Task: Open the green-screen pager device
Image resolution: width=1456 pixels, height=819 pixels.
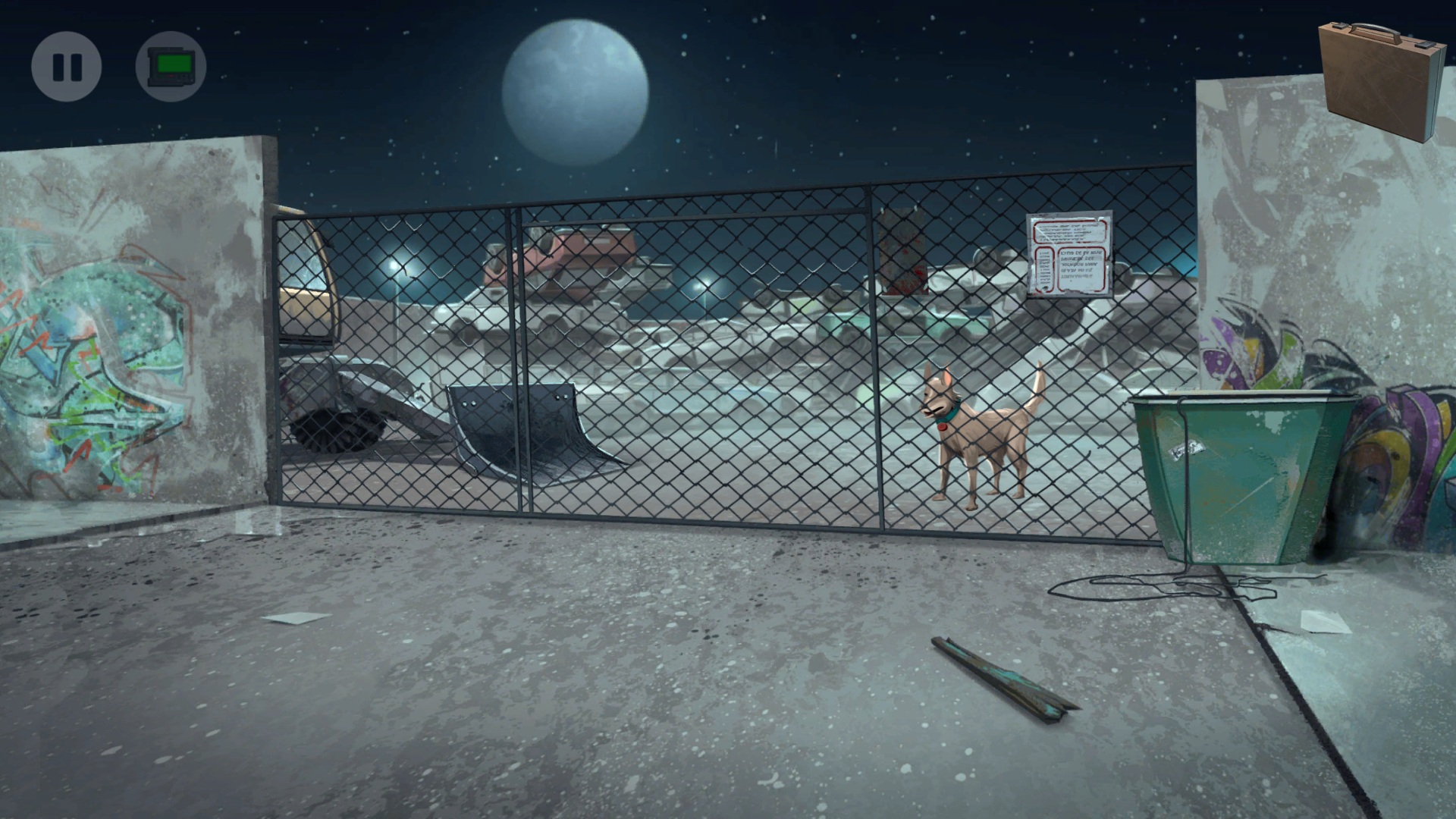Action: click(171, 67)
